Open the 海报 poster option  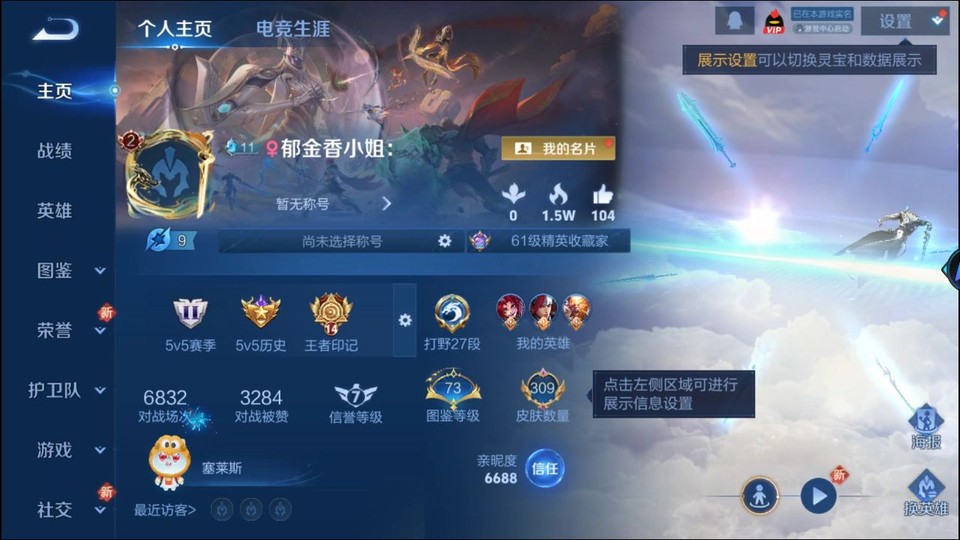click(x=926, y=425)
